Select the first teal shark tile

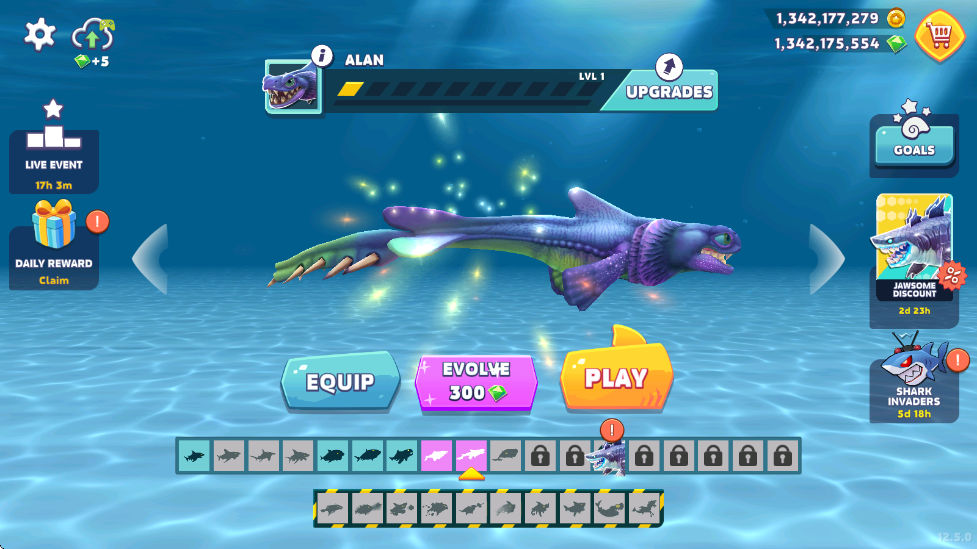pyautogui.click(x=193, y=456)
